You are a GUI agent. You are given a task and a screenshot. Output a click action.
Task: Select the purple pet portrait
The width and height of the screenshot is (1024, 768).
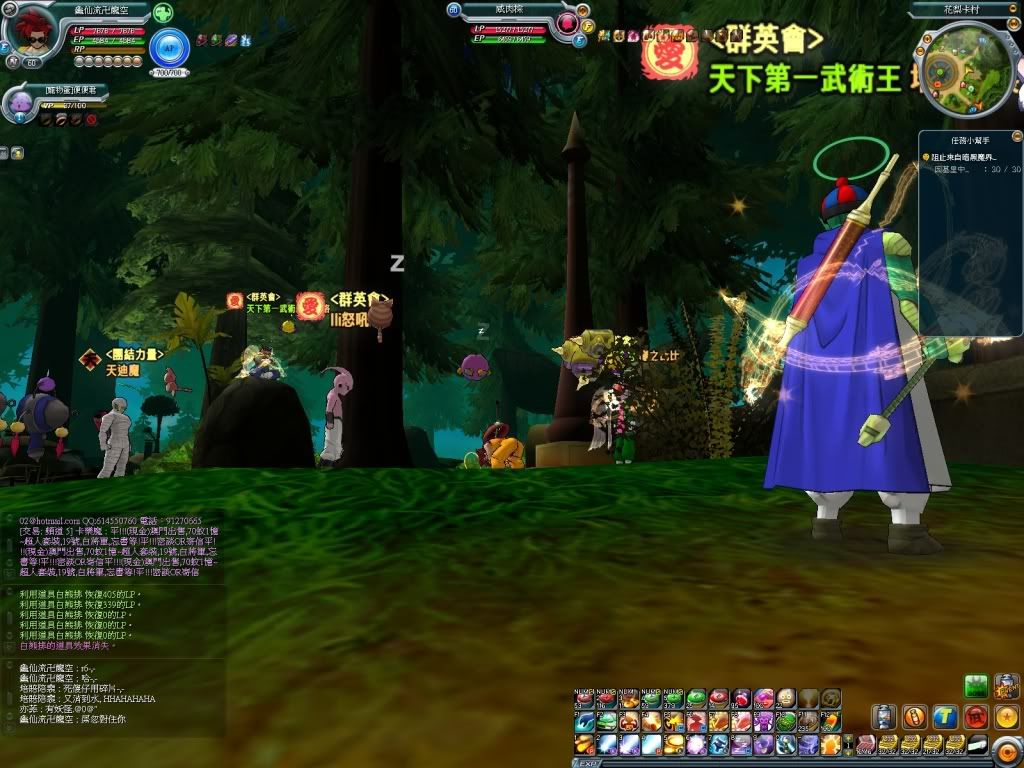click(21, 103)
